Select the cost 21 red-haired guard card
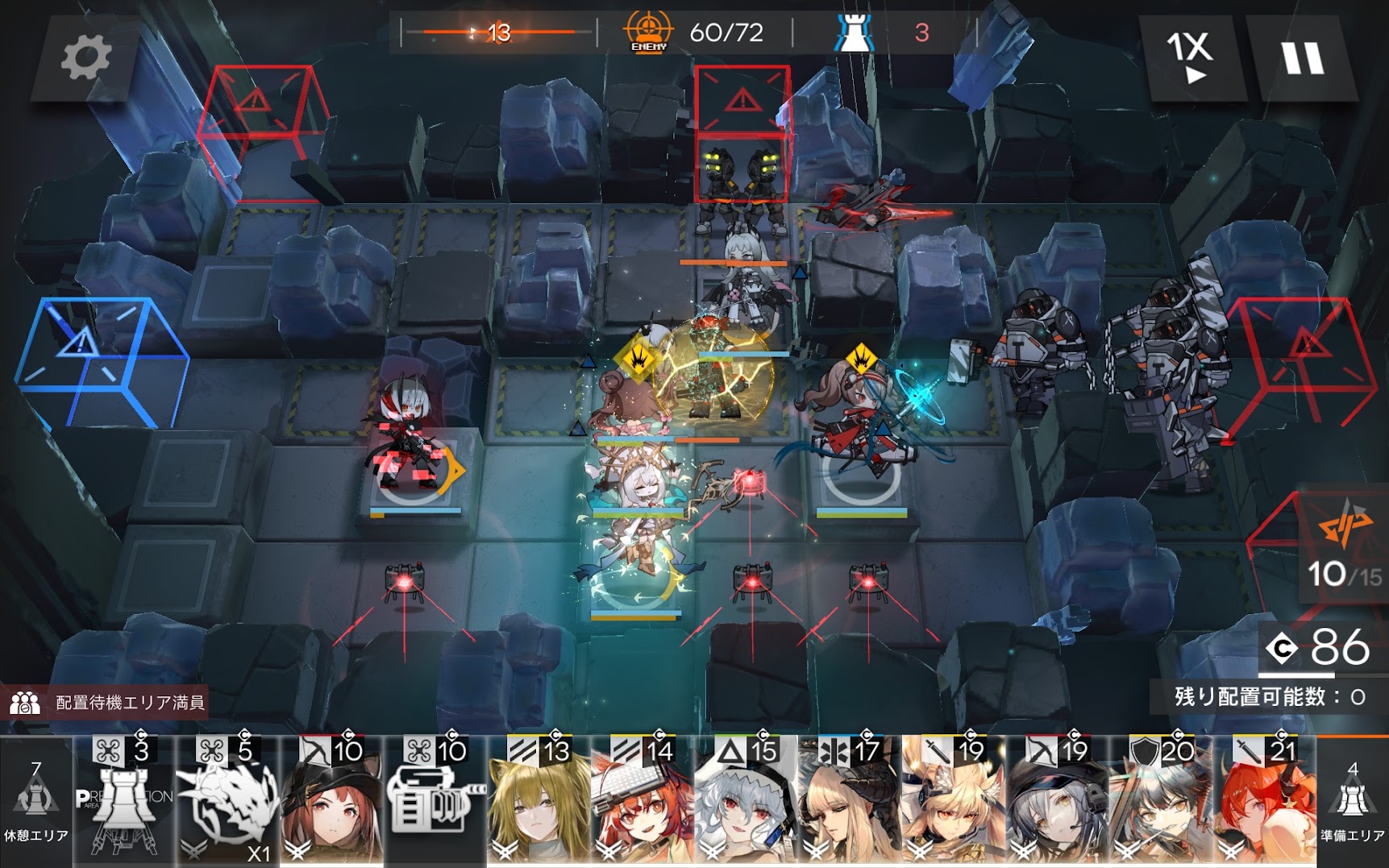This screenshot has width=1389, height=868. (1265, 802)
